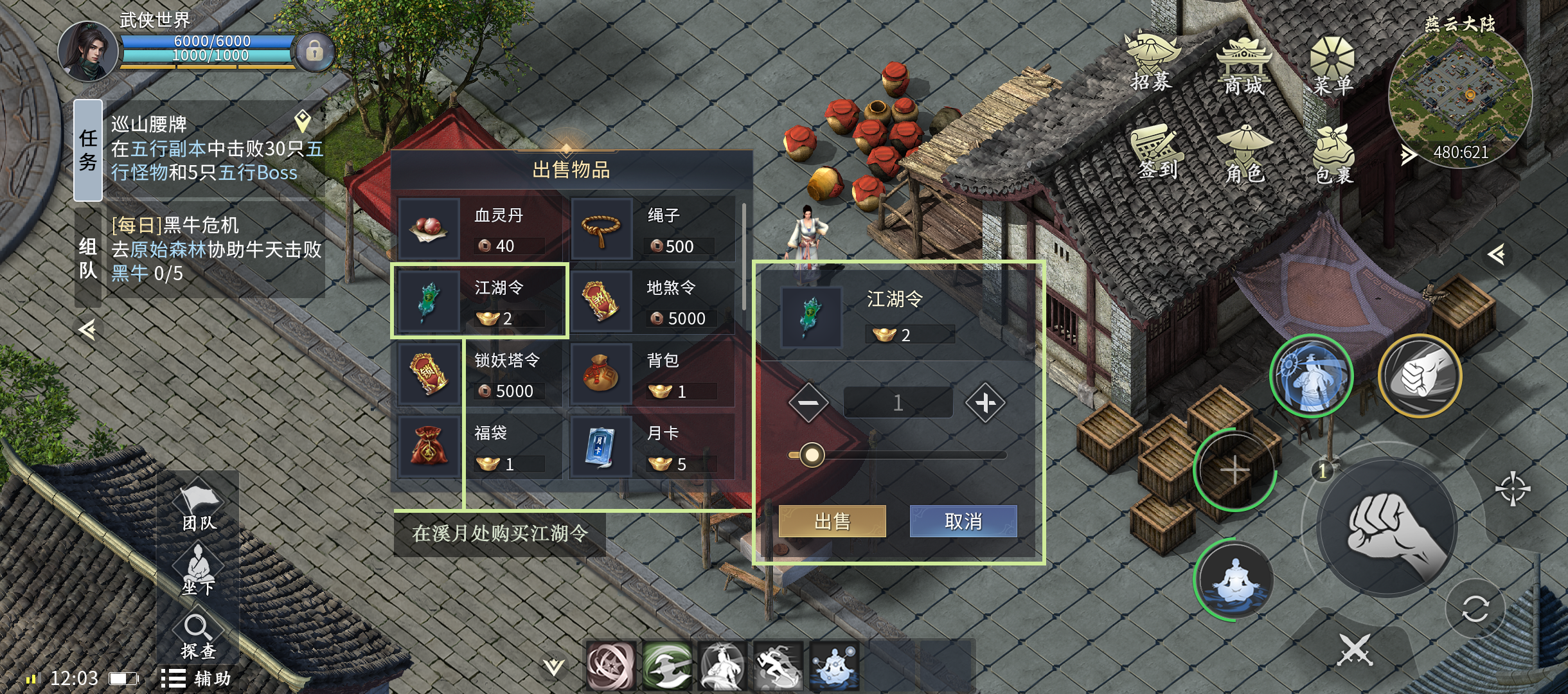The image size is (1568, 694).
Task: Open the 角色 character sheet
Action: (x=1245, y=154)
